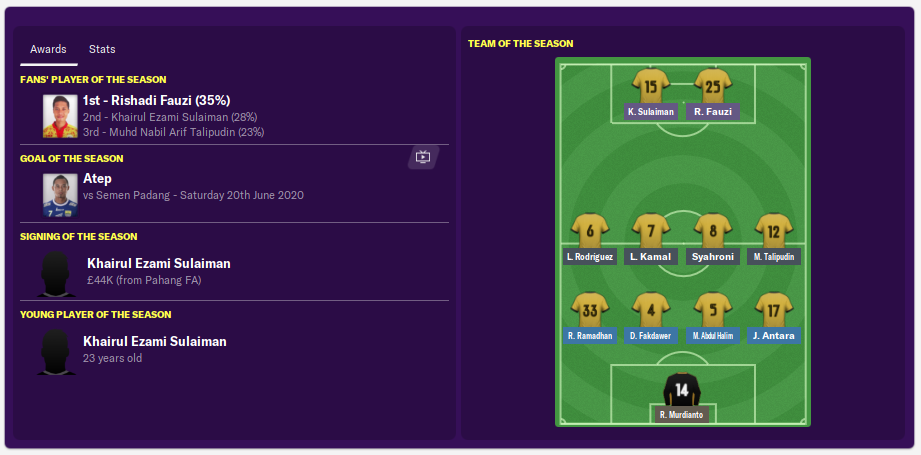Choose midfielder L. Kamal shirt 7
Viewport: 921px width, 455px height.
point(651,232)
